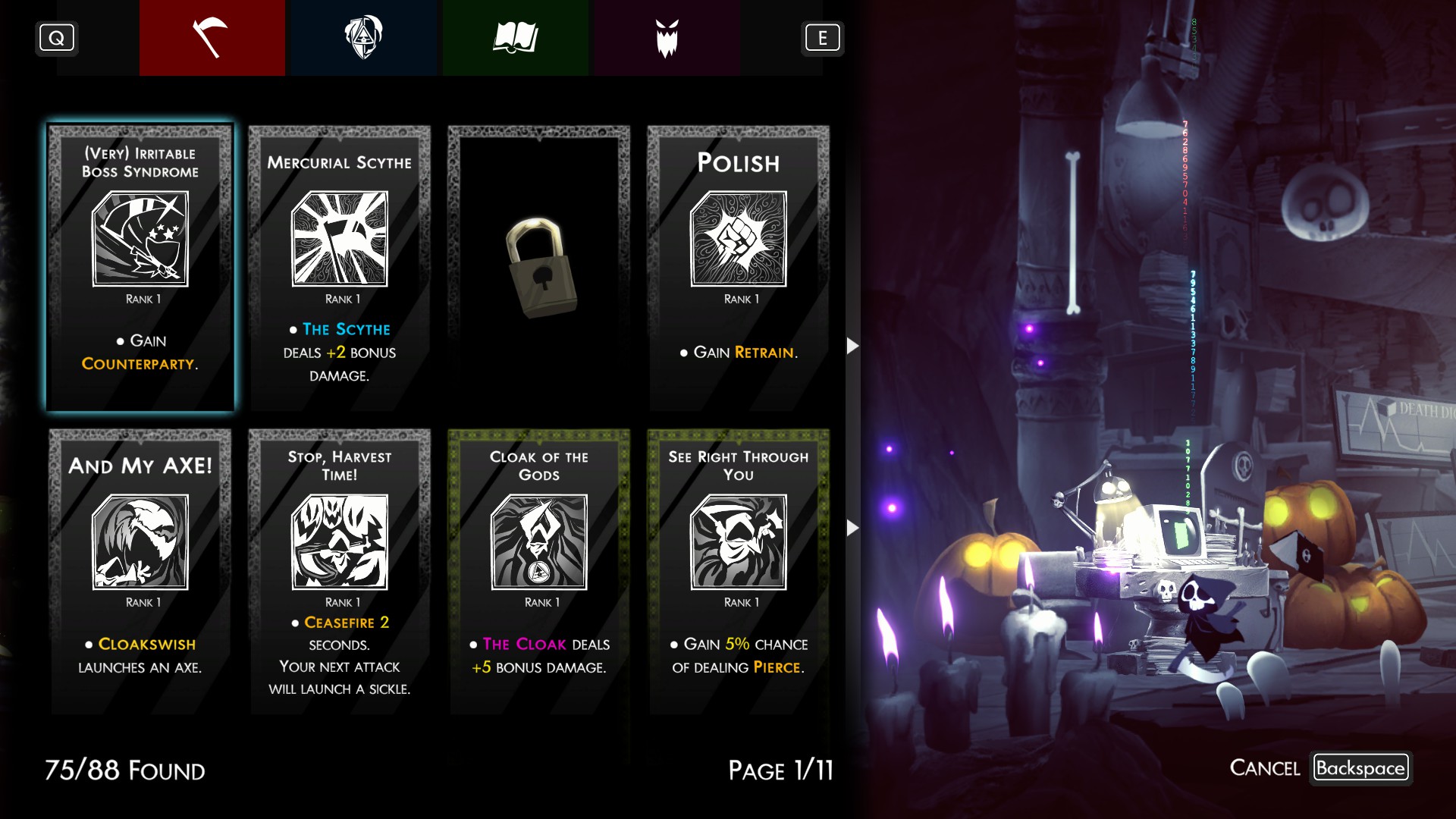Pick the See Right Through You card
This screenshot has height=819, width=1456.
[739, 571]
